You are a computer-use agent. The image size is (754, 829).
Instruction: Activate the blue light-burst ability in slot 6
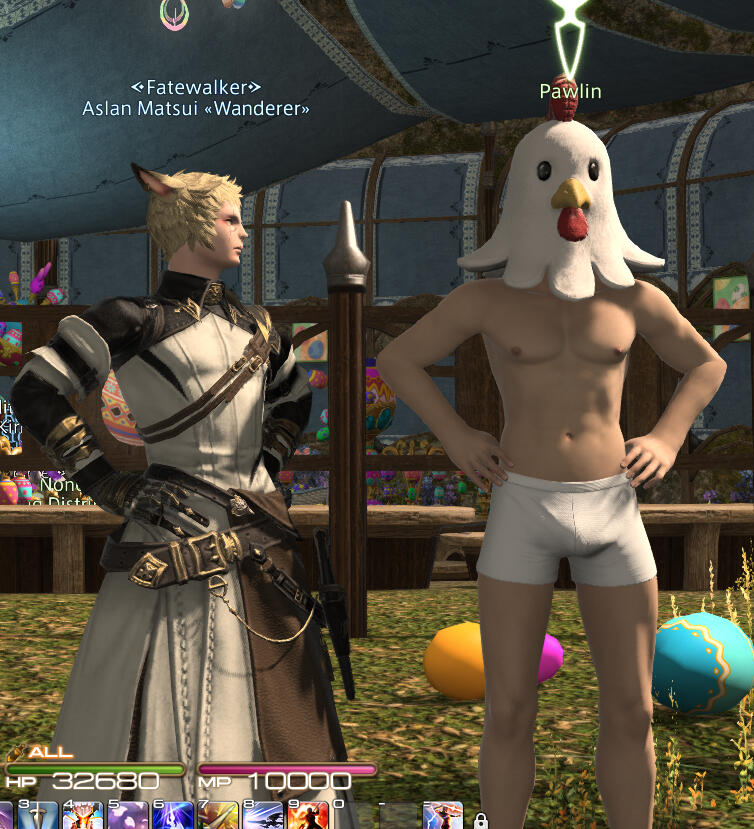pyautogui.click(x=172, y=815)
